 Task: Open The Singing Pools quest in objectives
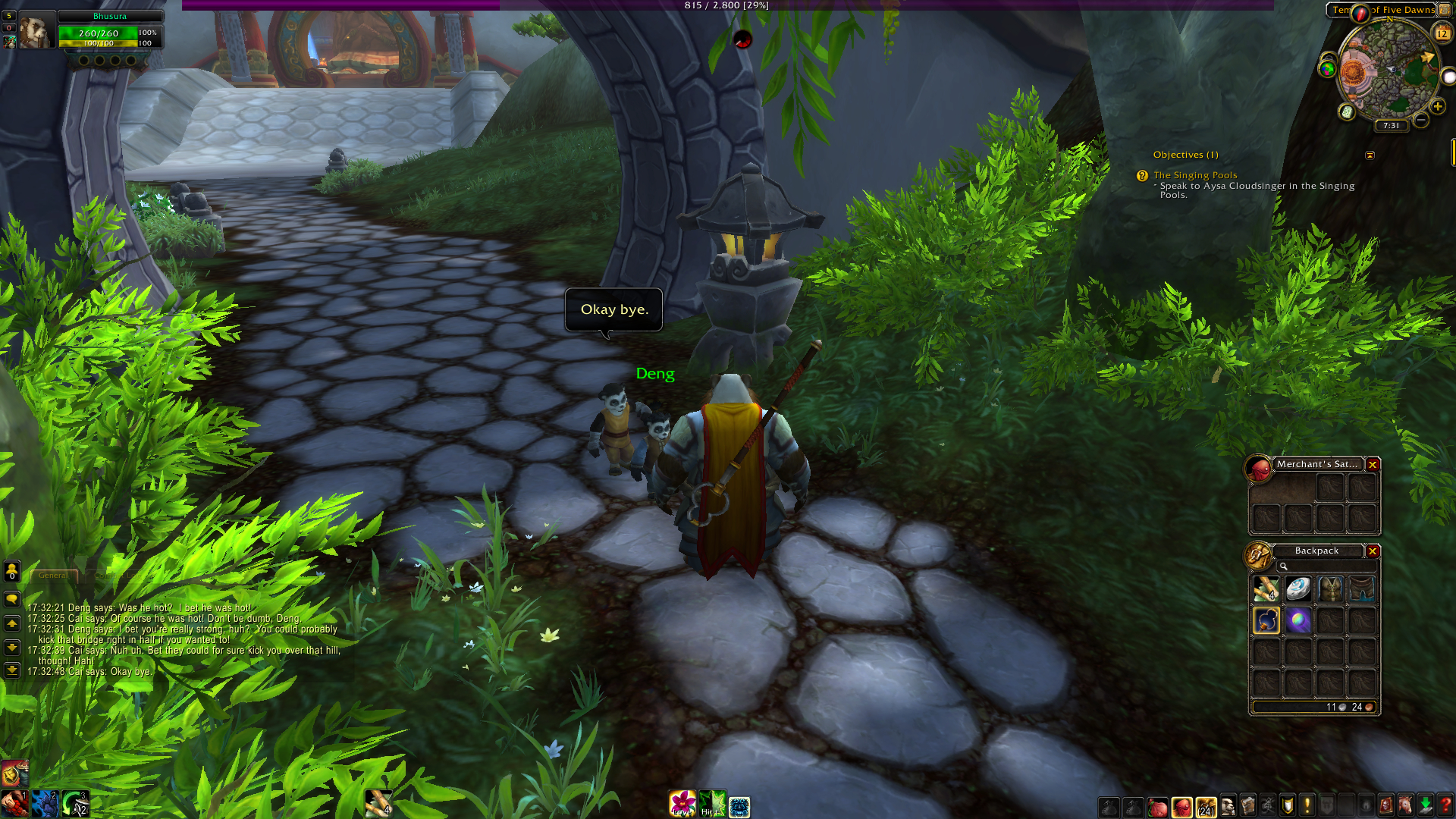coord(1195,175)
